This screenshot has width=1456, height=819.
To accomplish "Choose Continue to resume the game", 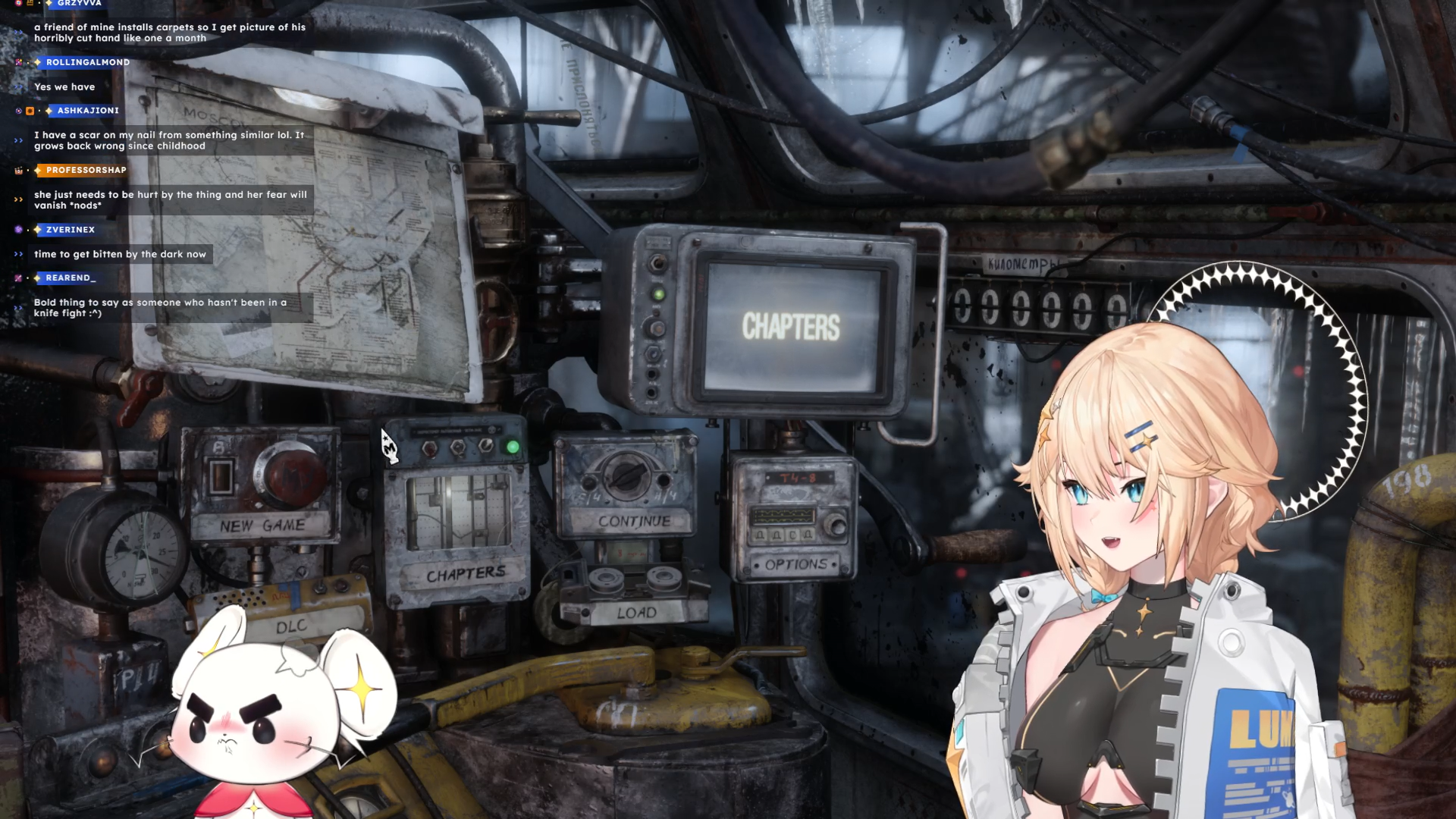I will (634, 521).
